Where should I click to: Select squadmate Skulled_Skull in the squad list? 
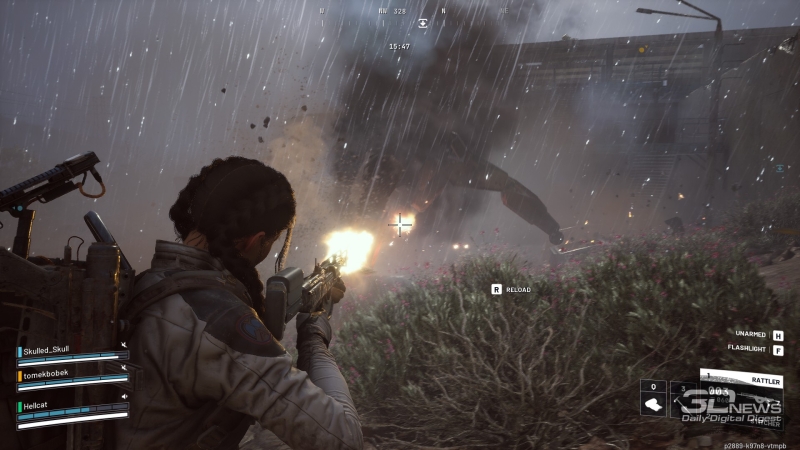tap(48, 351)
